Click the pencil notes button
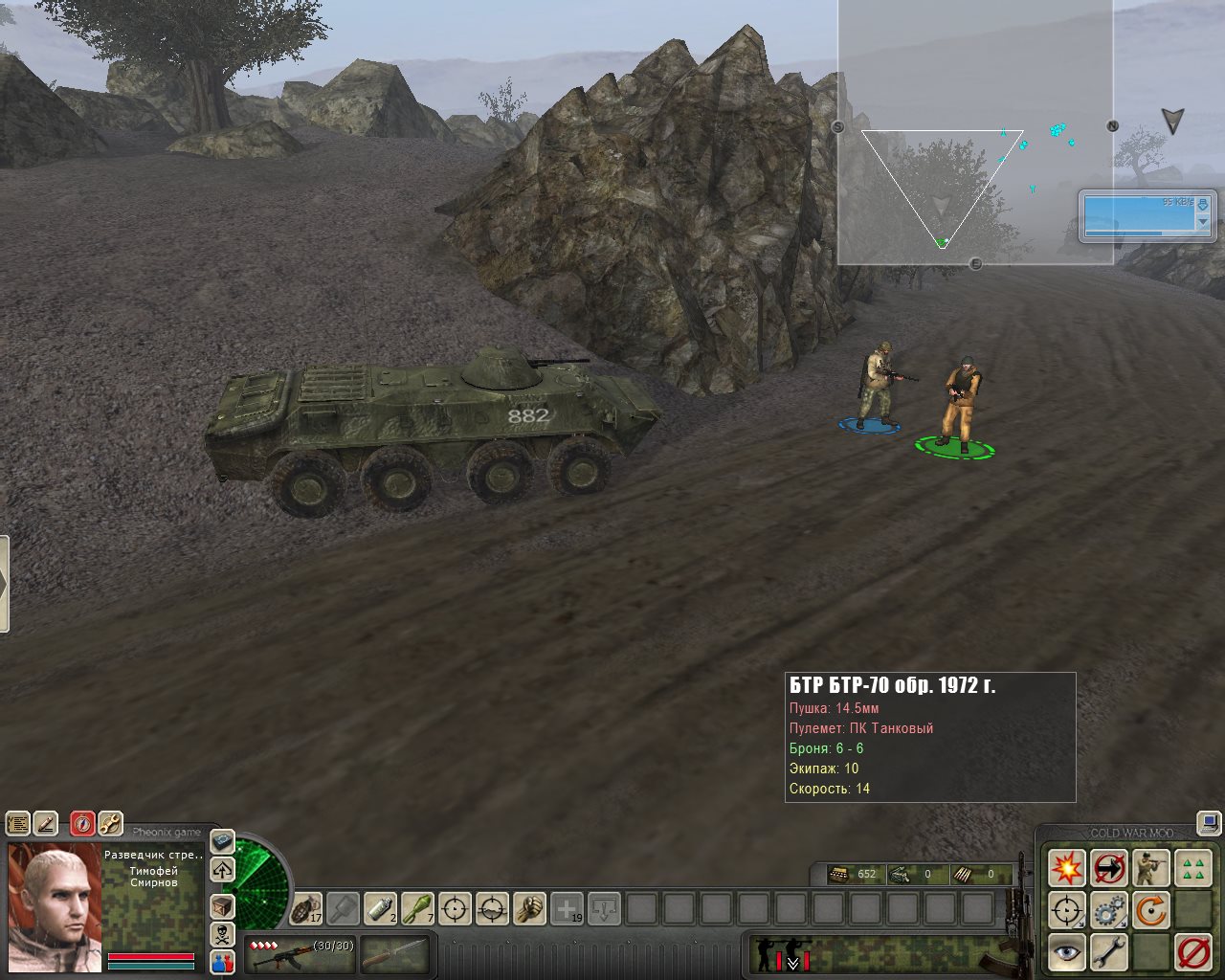1225x980 pixels. coord(45,823)
